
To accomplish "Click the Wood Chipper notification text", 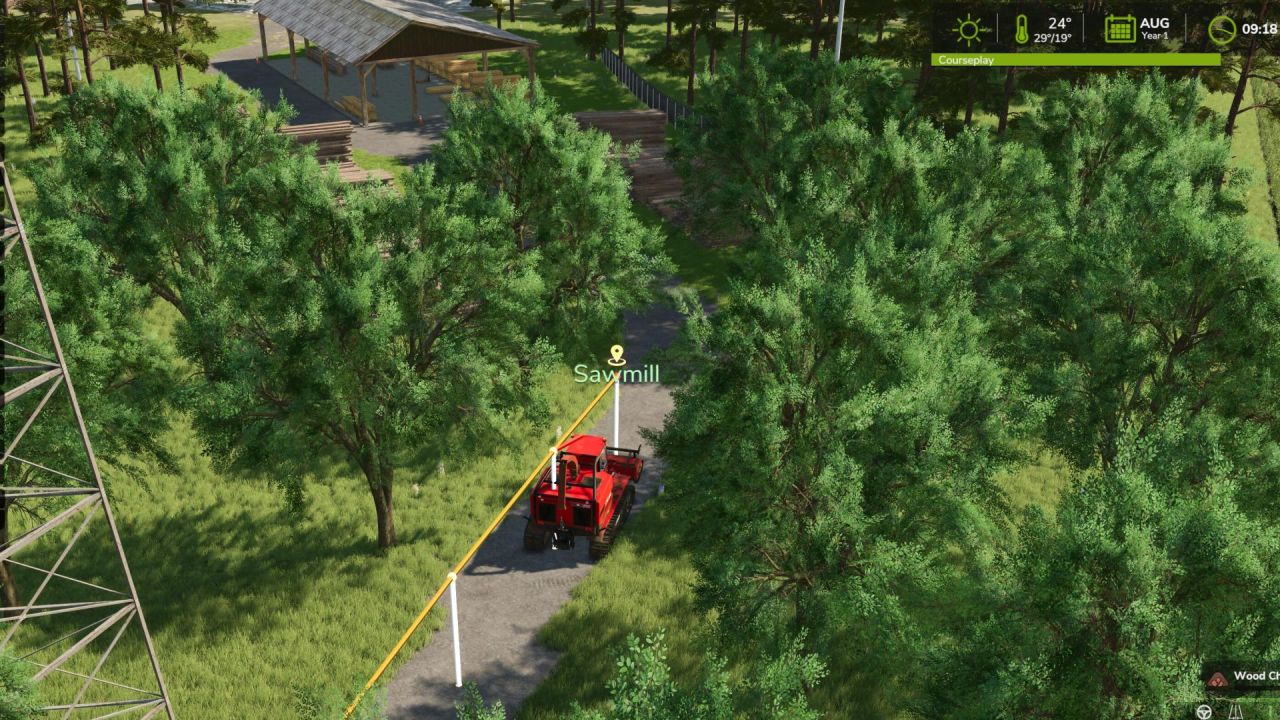I will (x=1256, y=675).
